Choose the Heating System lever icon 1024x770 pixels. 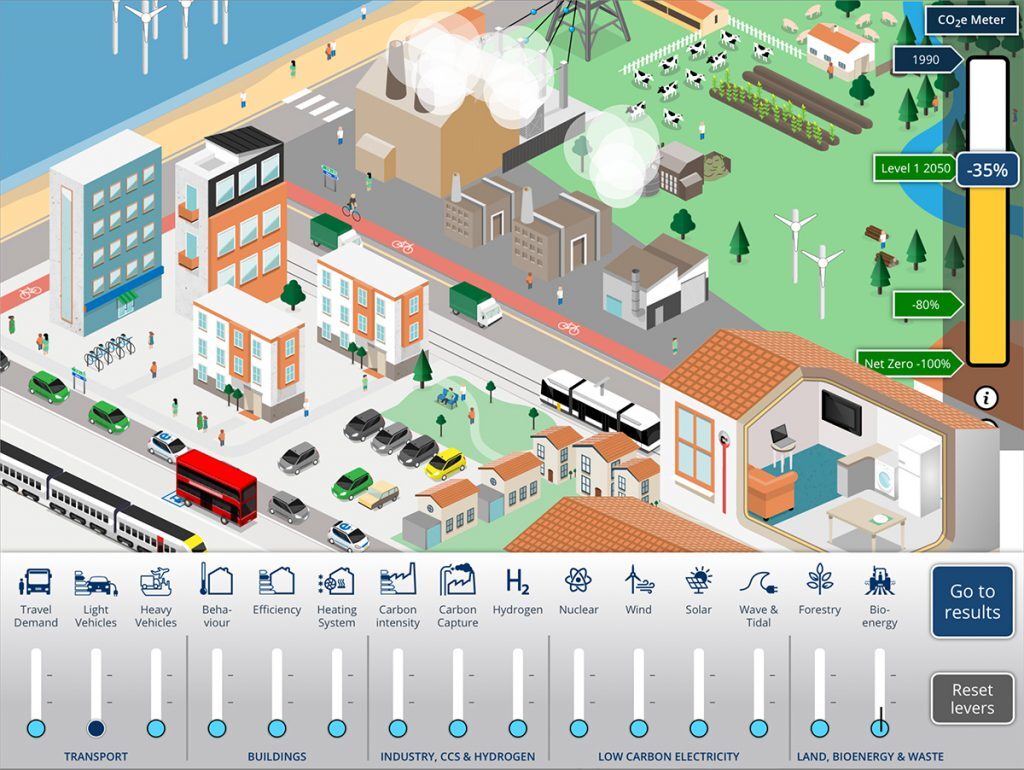336,581
